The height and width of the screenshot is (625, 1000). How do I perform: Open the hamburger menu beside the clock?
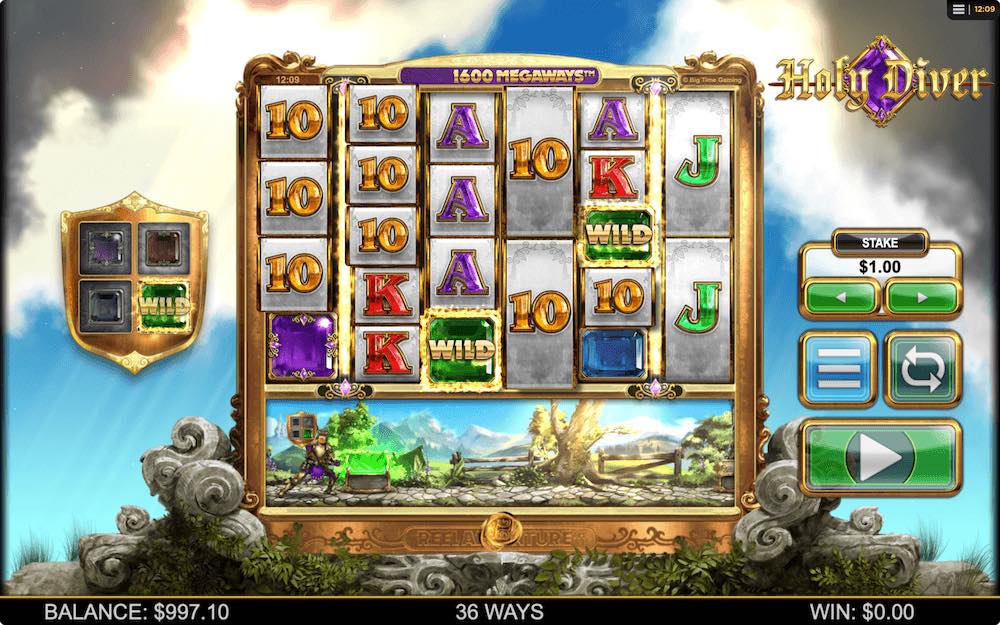[958, 9]
